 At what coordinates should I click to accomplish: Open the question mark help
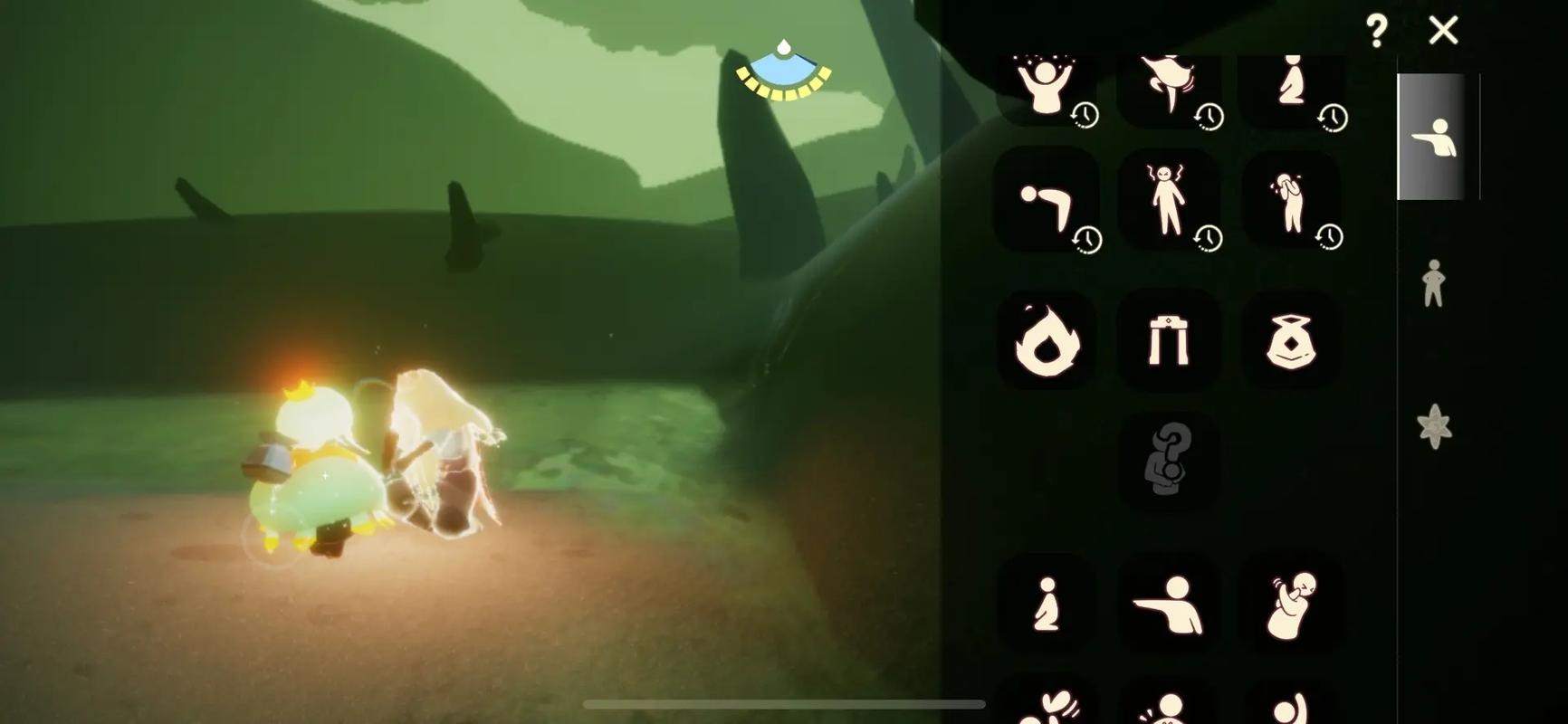1376,32
